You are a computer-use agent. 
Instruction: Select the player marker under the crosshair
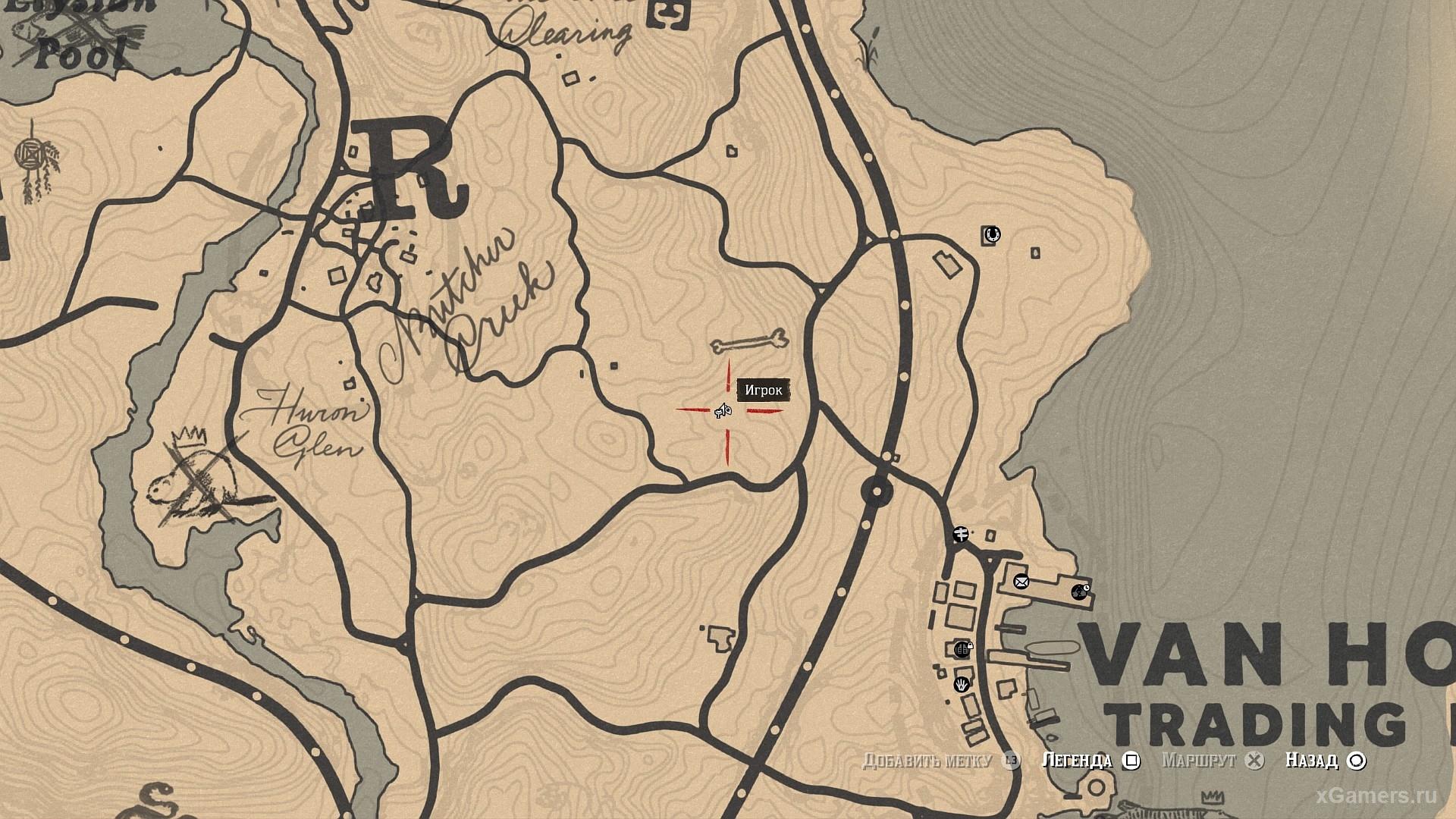point(723,411)
